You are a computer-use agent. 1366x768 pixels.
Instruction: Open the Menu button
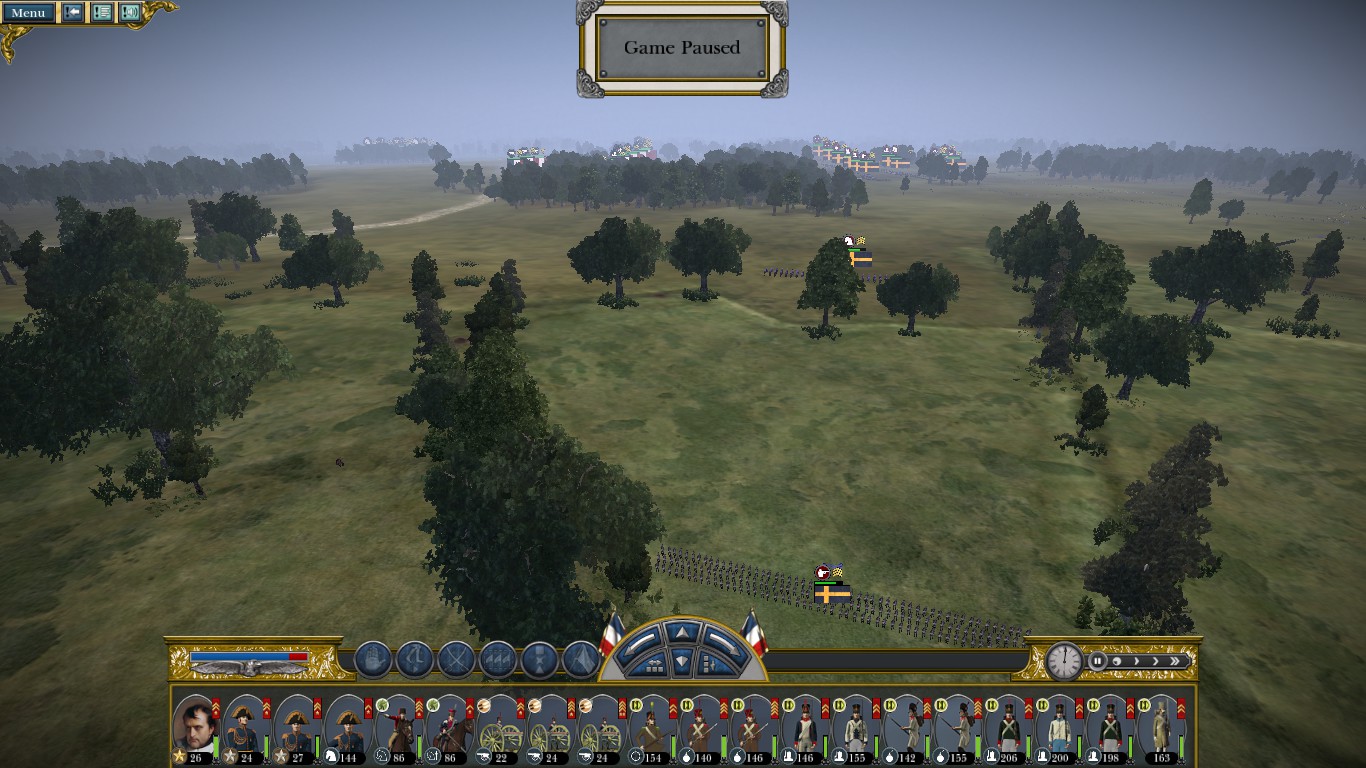click(x=28, y=13)
